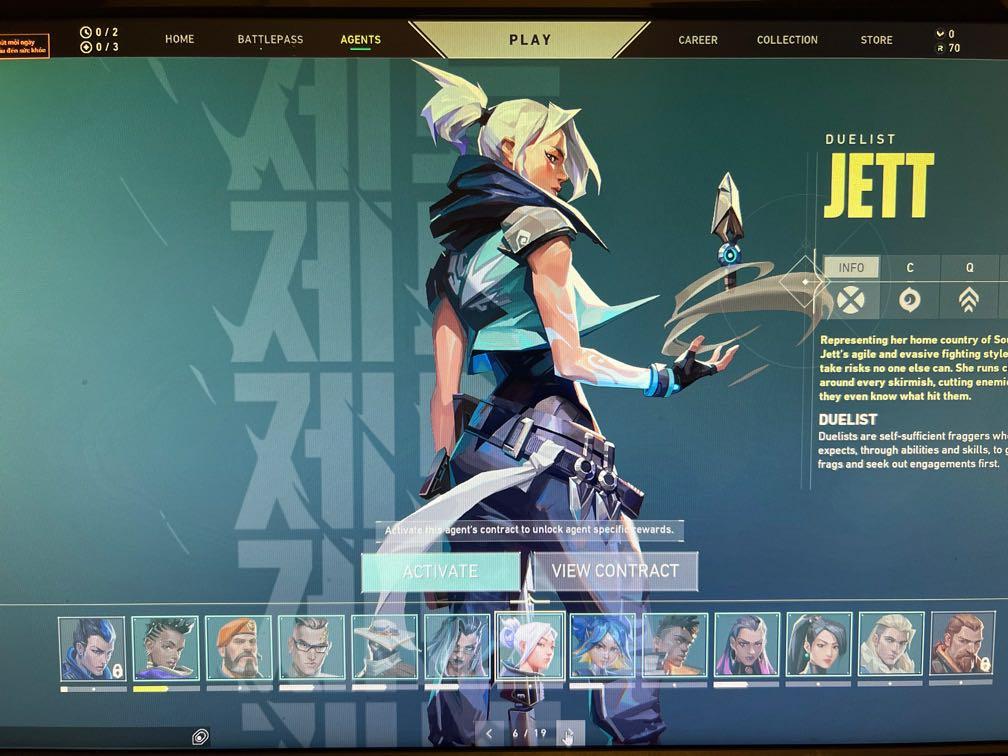
Task: View Jett's C ability details
Action: coord(910,268)
